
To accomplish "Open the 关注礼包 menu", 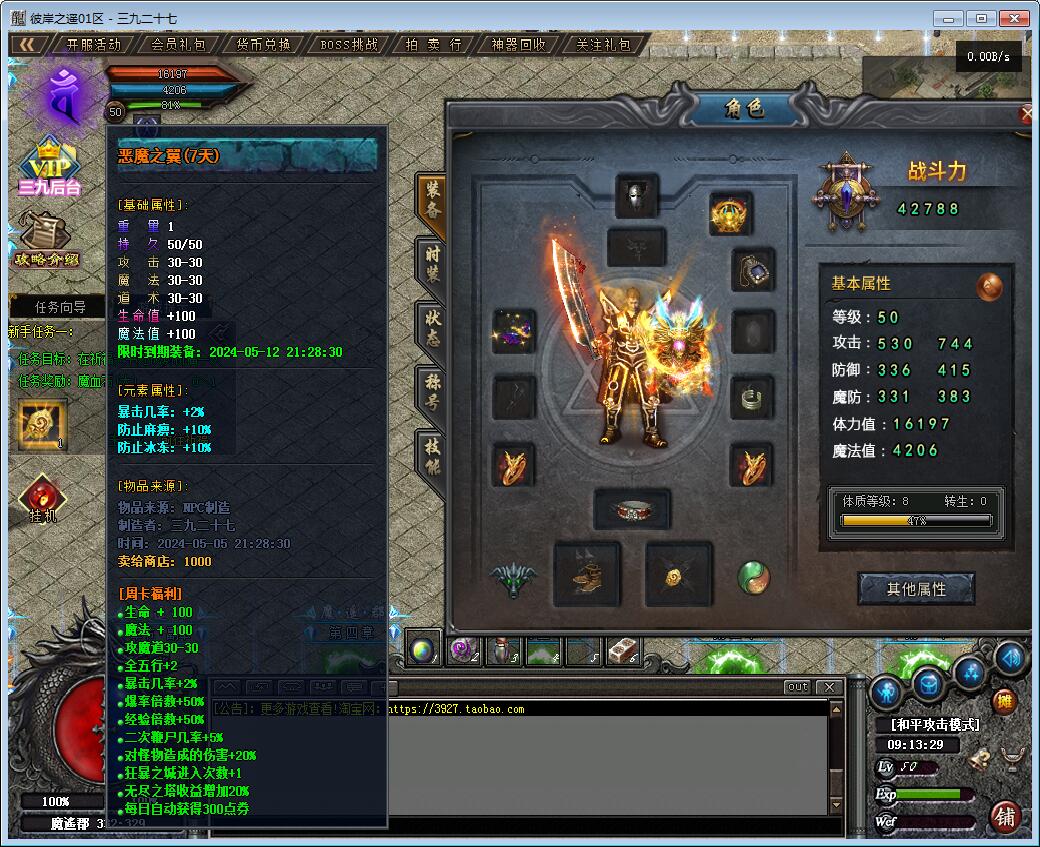I will (604, 44).
